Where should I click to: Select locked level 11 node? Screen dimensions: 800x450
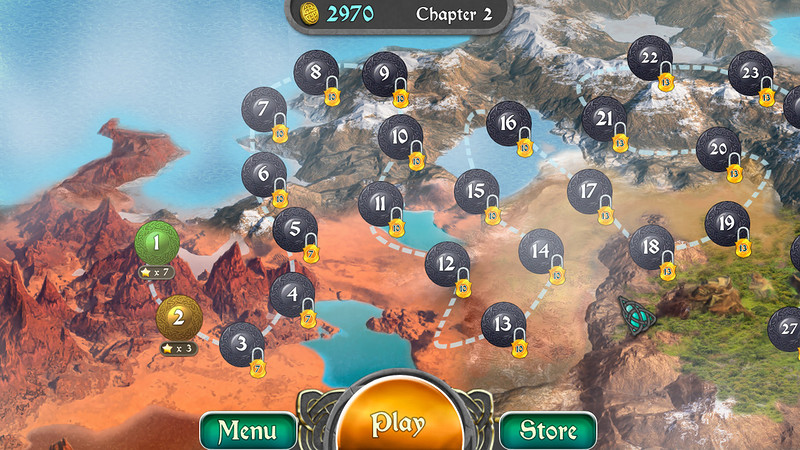pos(380,203)
